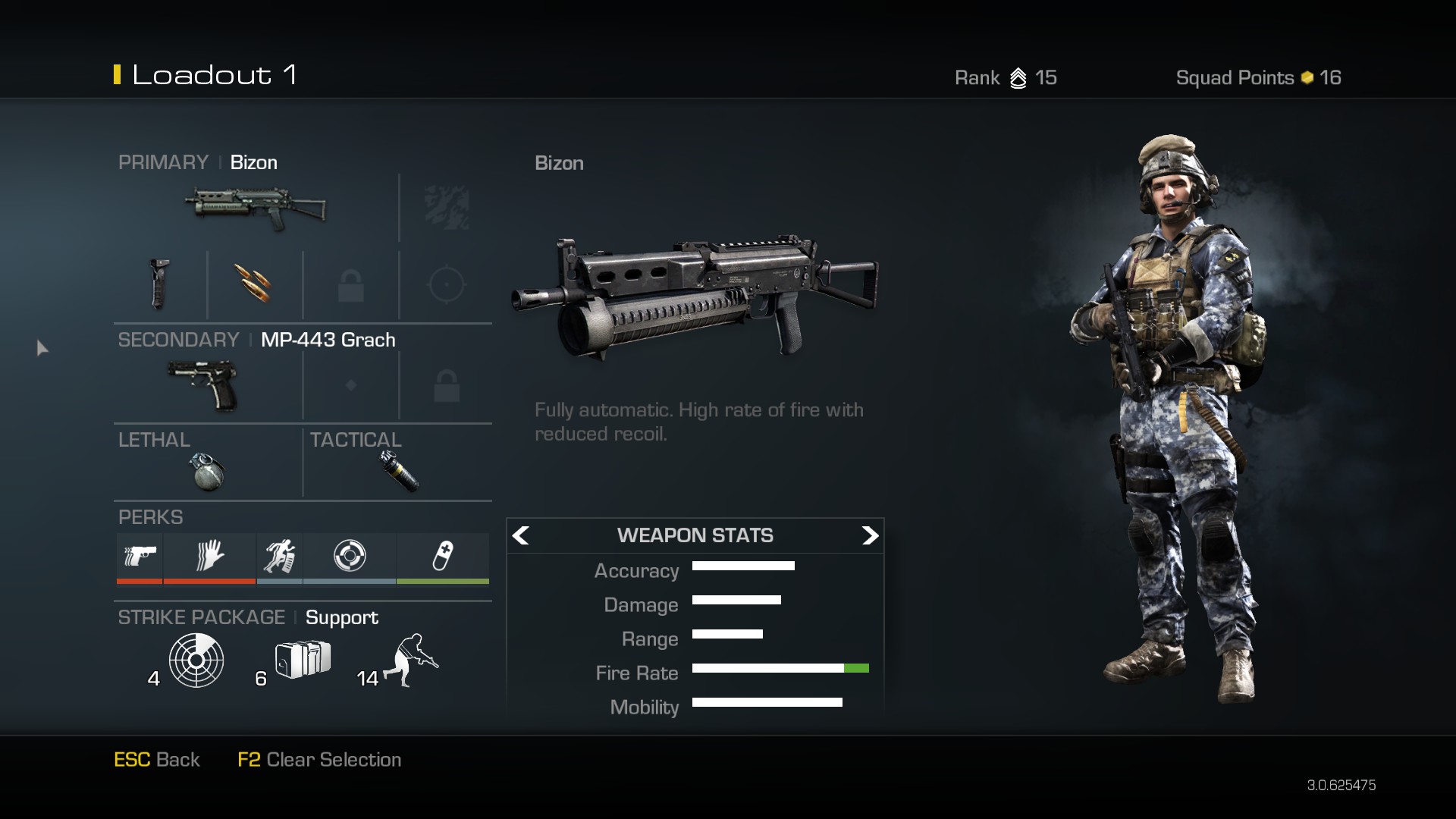This screenshot has width=1456, height=819.
Task: Open the Support strike package selector
Action: coord(341,618)
